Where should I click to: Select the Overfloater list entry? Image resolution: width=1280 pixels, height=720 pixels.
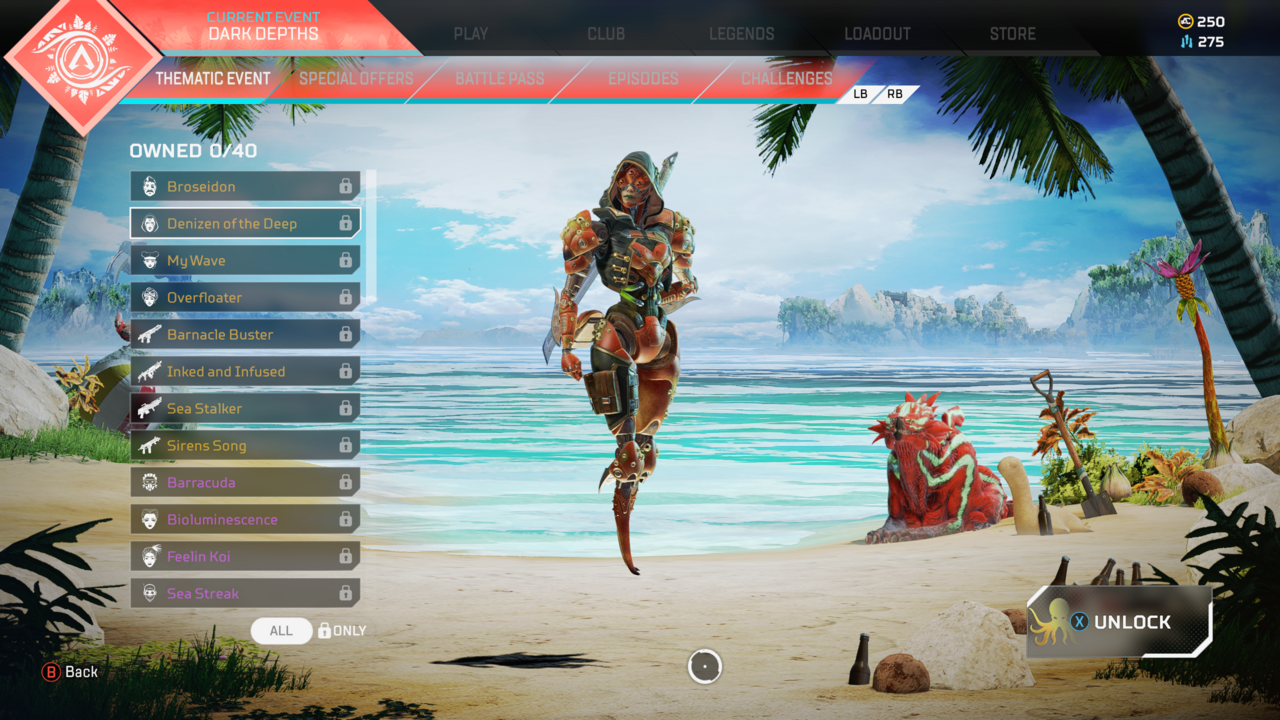click(x=245, y=297)
